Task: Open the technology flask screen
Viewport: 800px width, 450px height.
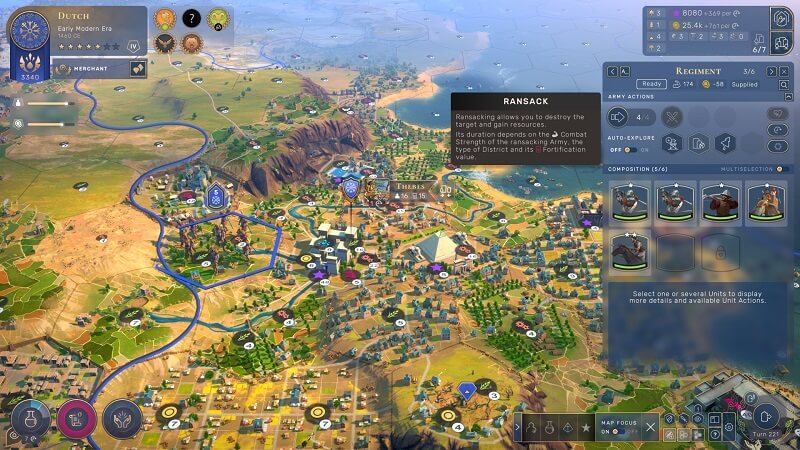Action: 28,420
